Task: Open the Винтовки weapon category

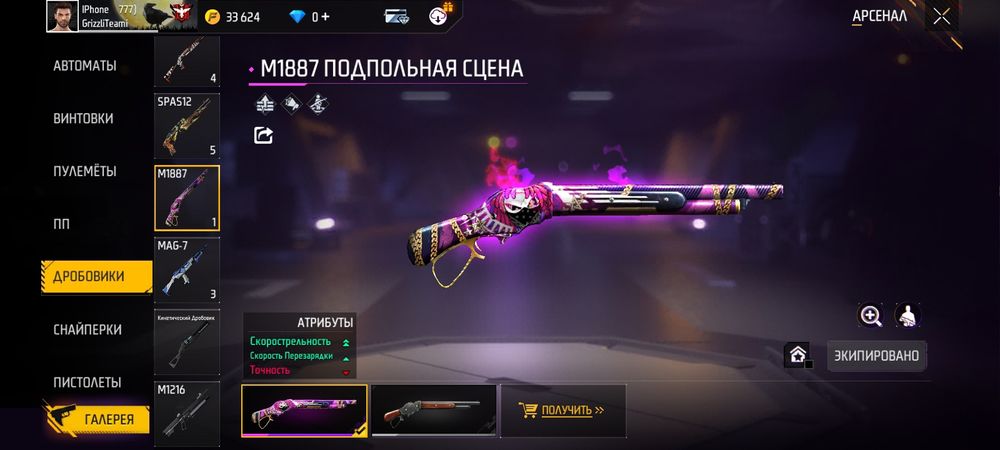Action: click(x=82, y=118)
